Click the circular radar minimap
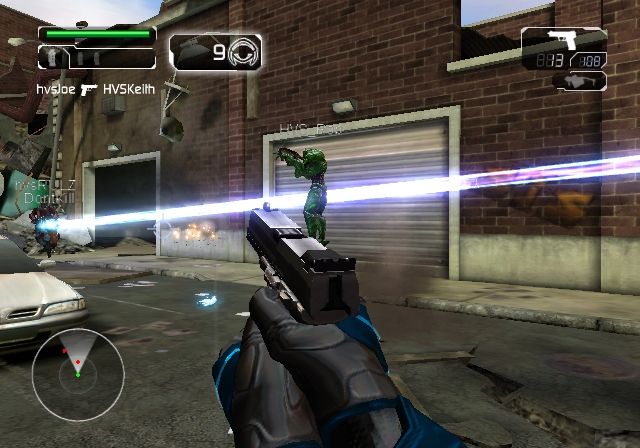Image resolution: width=640 pixels, height=448 pixels. click(77, 372)
